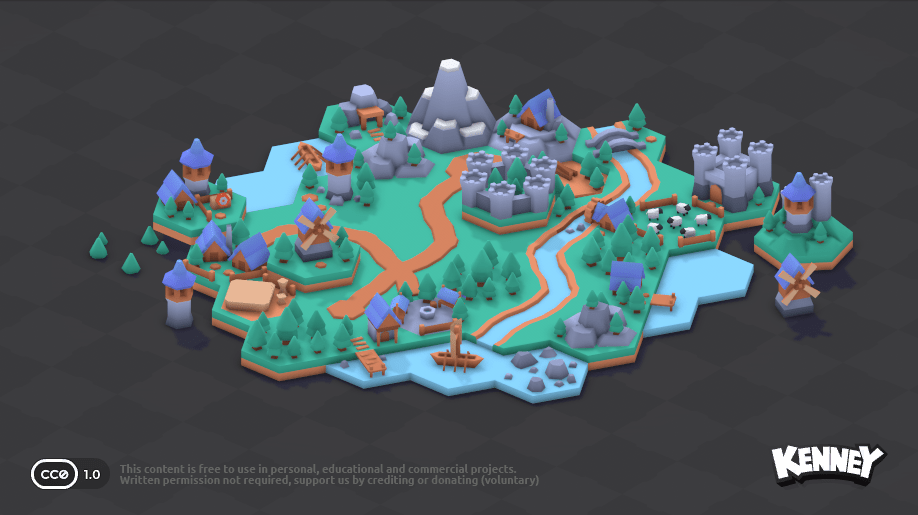Click the CC0 1.0 license badge
The image size is (918, 515).
(x=69, y=473)
